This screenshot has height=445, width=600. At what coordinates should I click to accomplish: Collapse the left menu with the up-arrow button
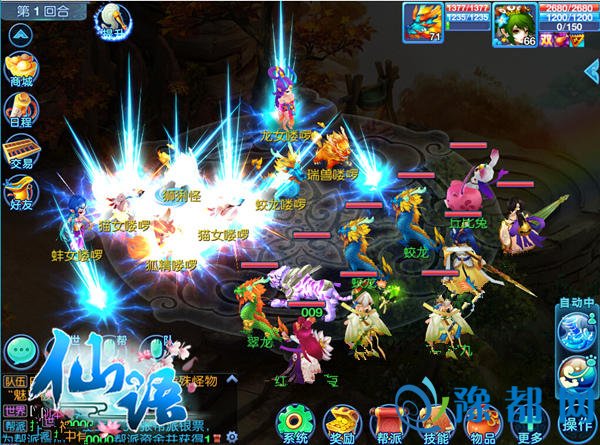tap(20, 35)
